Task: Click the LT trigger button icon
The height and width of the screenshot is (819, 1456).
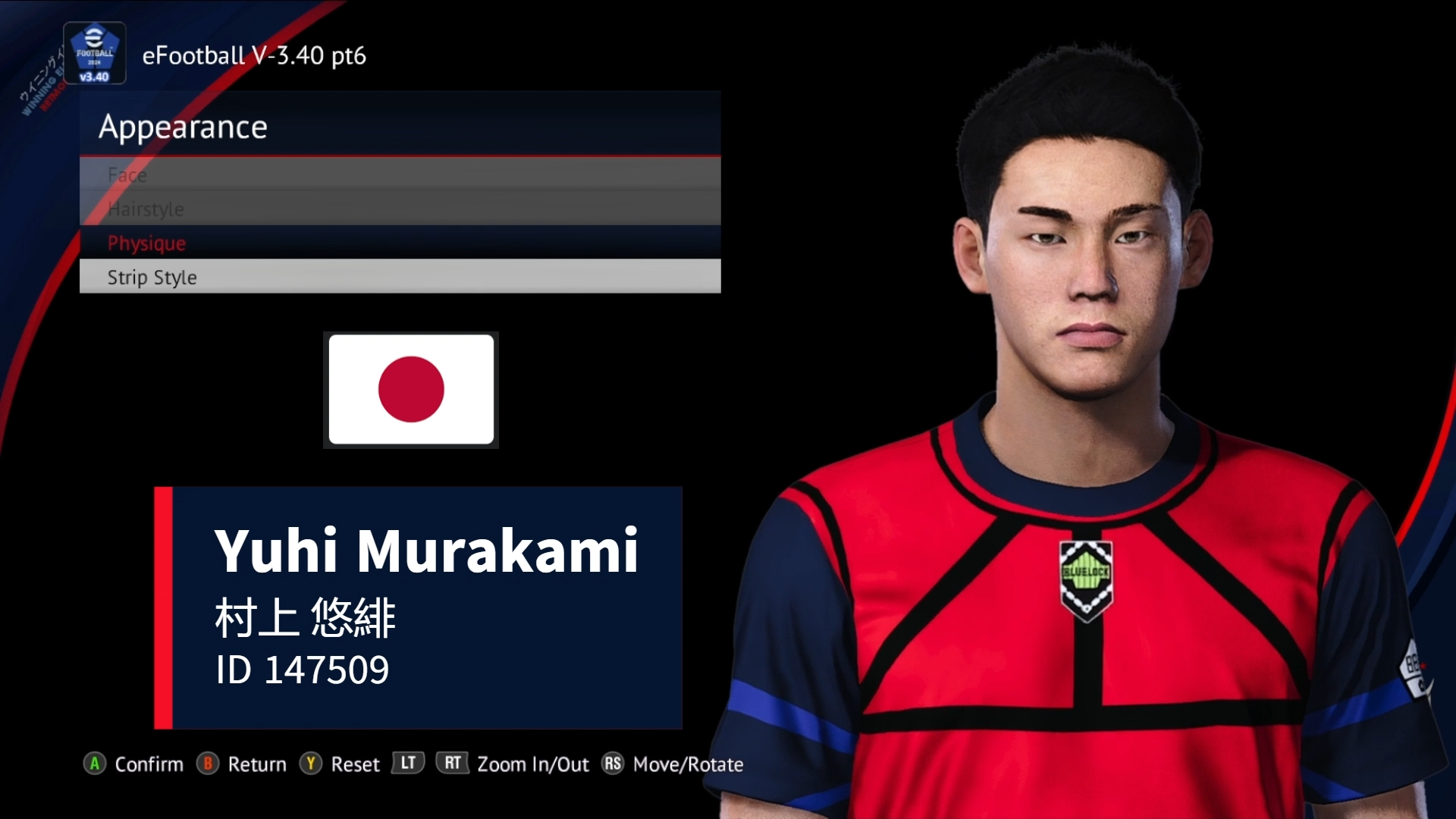Action: coord(407,764)
